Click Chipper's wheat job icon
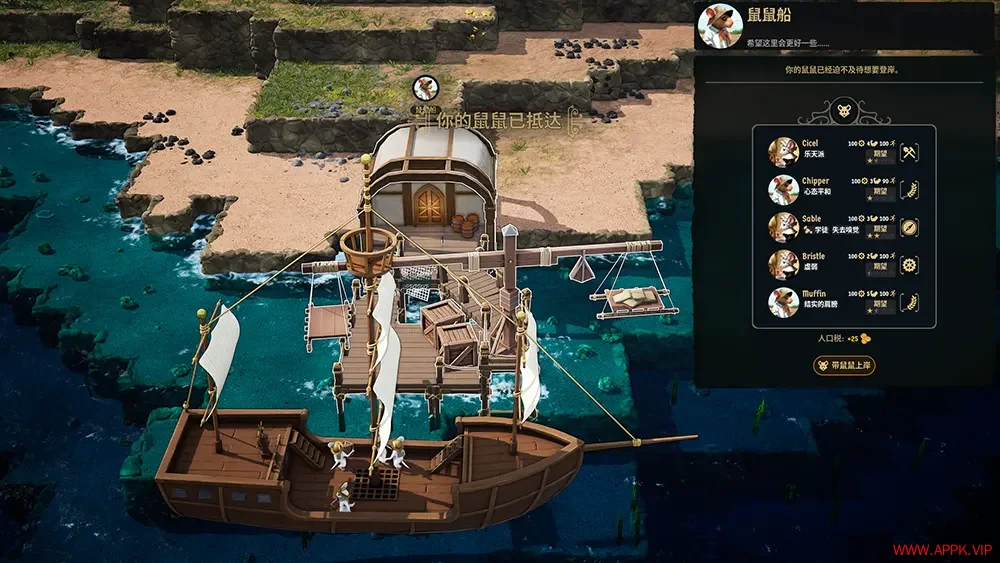This screenshot has width=1000, height=563. coord(909,190)
